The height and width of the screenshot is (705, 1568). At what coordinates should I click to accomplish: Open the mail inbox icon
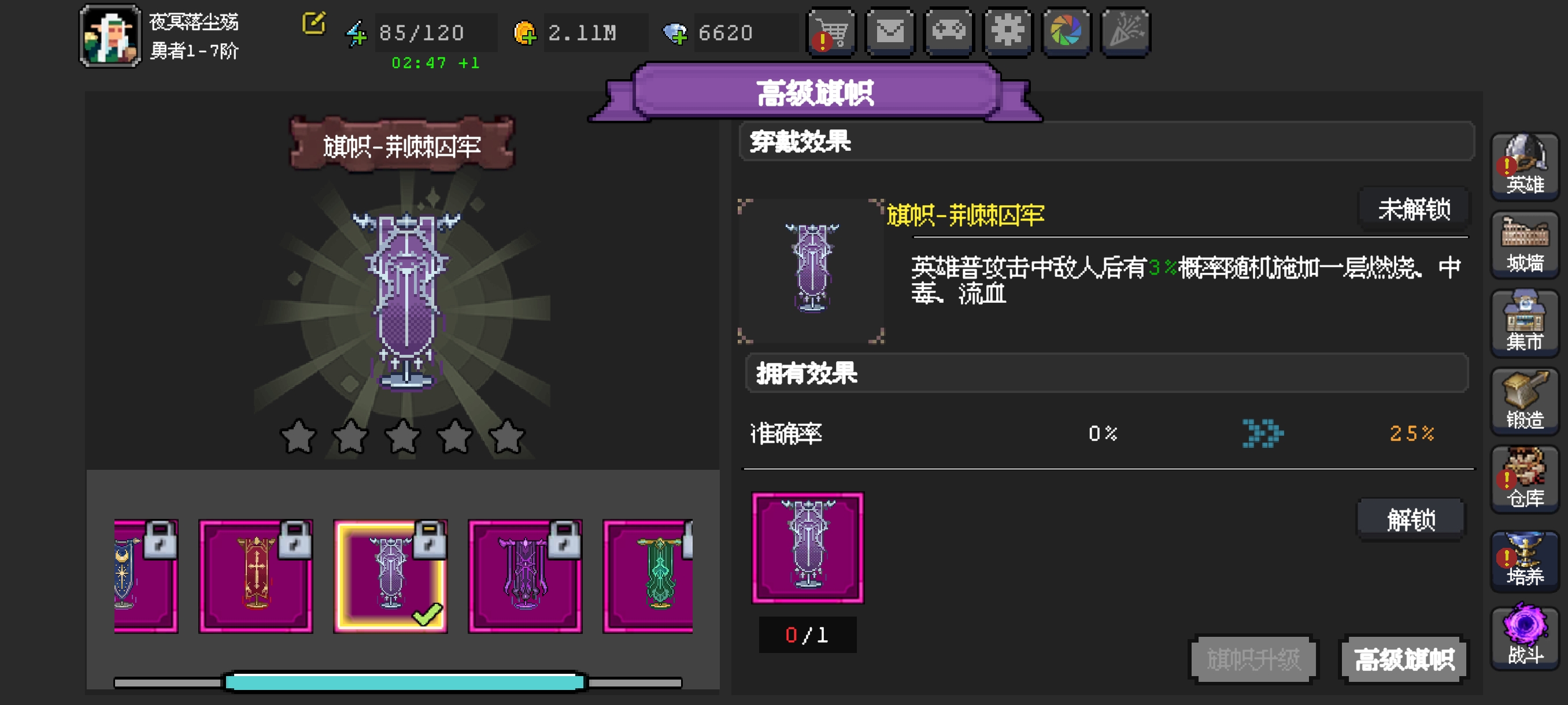(889, 33)
